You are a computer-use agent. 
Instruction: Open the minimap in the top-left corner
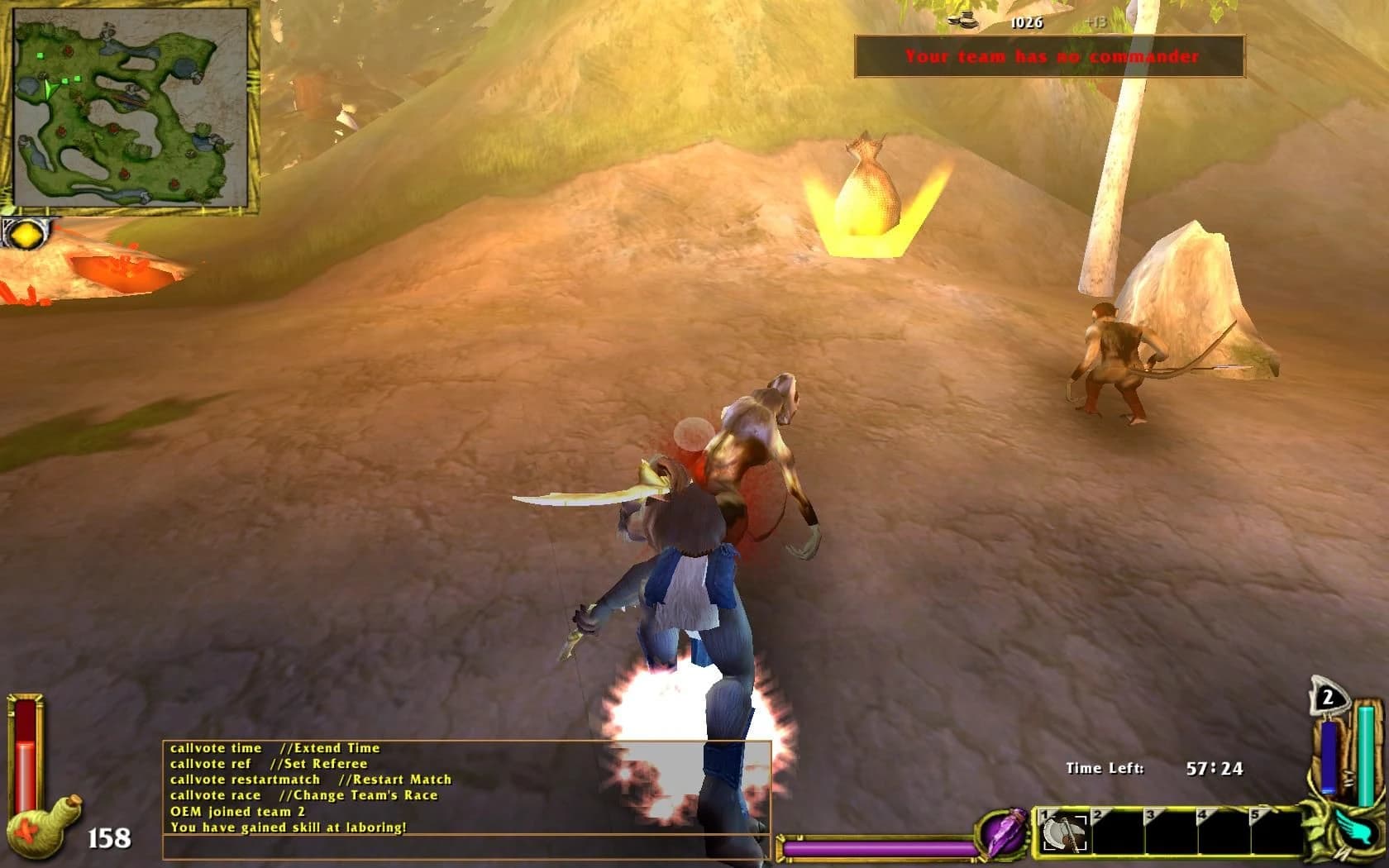coord(132,107)
